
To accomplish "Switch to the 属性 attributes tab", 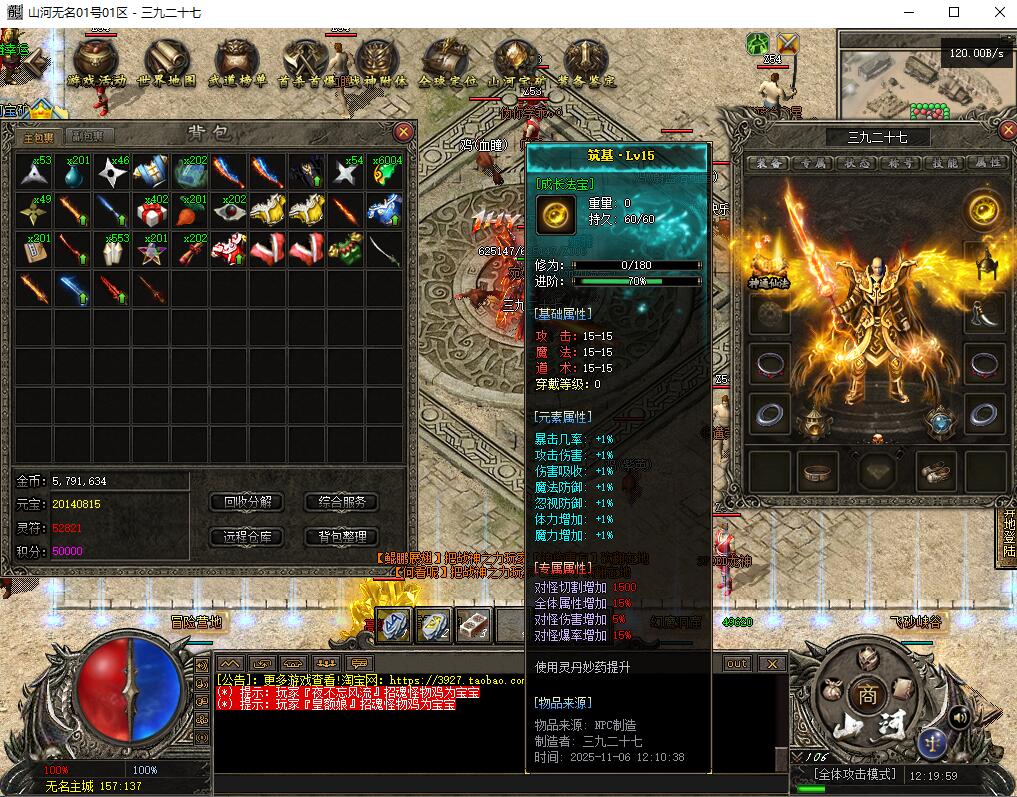I will [x=988, y=163].
